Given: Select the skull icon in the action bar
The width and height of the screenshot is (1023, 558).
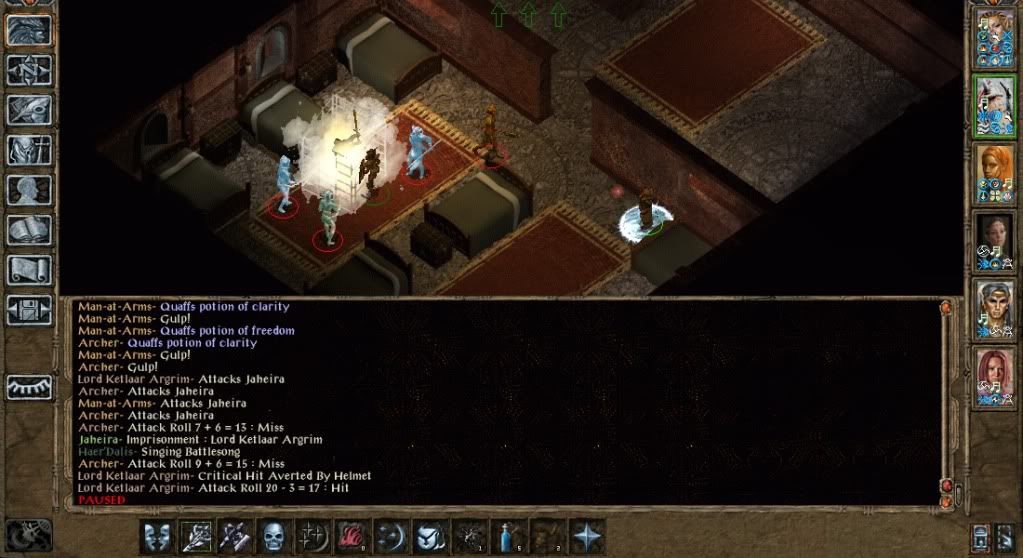Looking at the screenshot, I should pyautogui.click(x=275, y=535).
